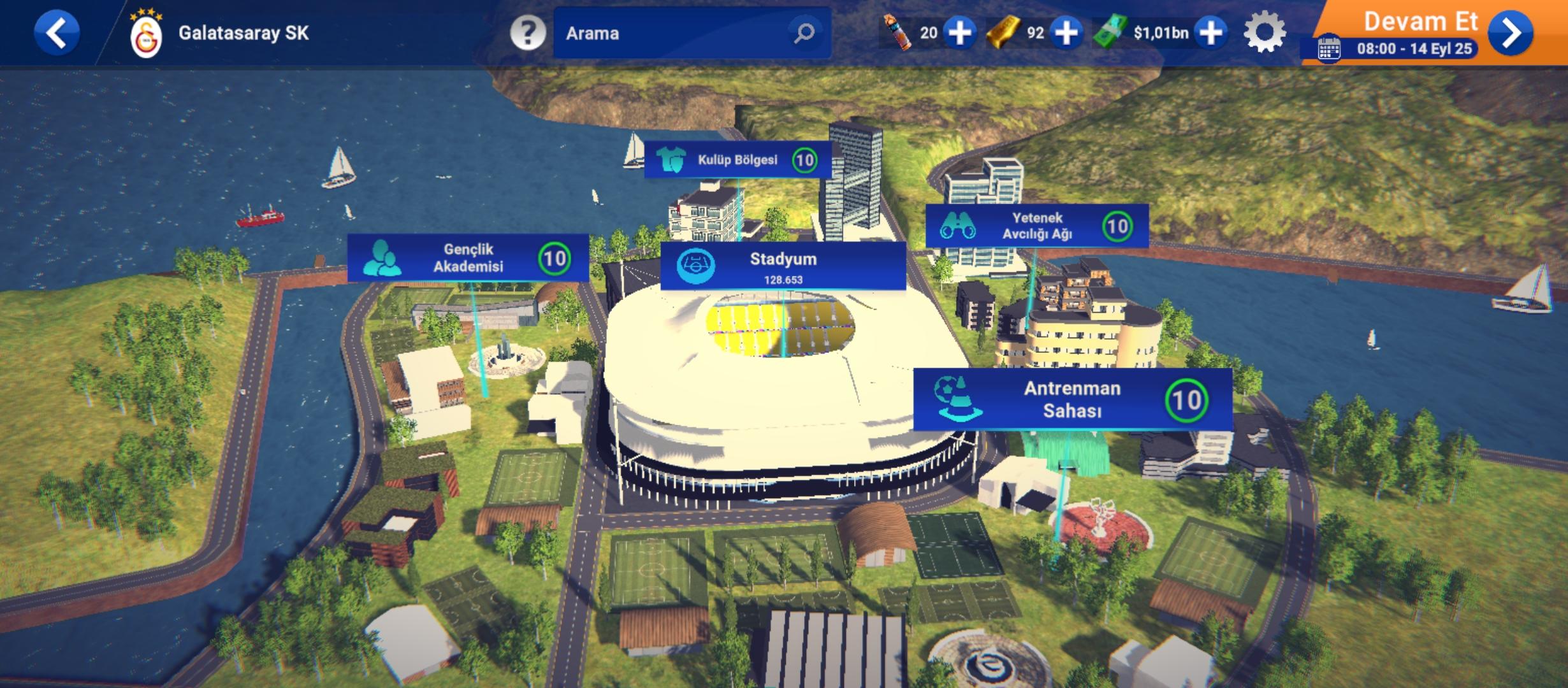Select the Gençlik Akademisi label
The width and height of the screenshot is (1568, 688).
coord(468,258)
